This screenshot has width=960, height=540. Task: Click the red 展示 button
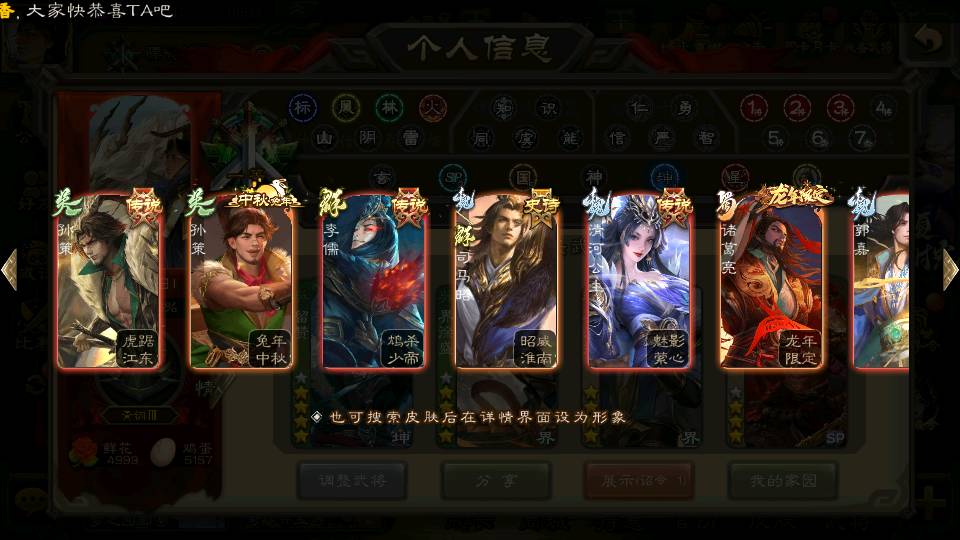639,481
